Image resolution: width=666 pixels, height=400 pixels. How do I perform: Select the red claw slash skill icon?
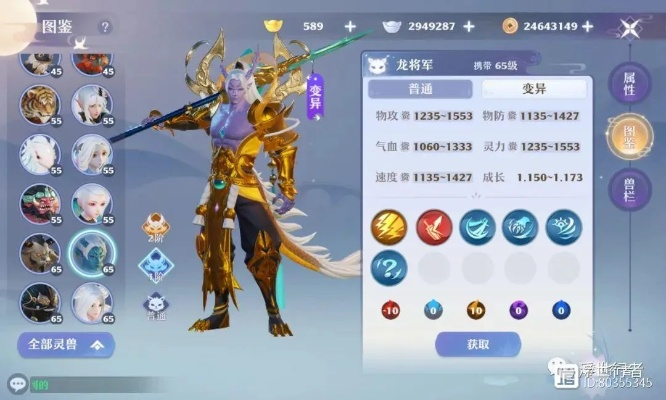coord(434,226)
